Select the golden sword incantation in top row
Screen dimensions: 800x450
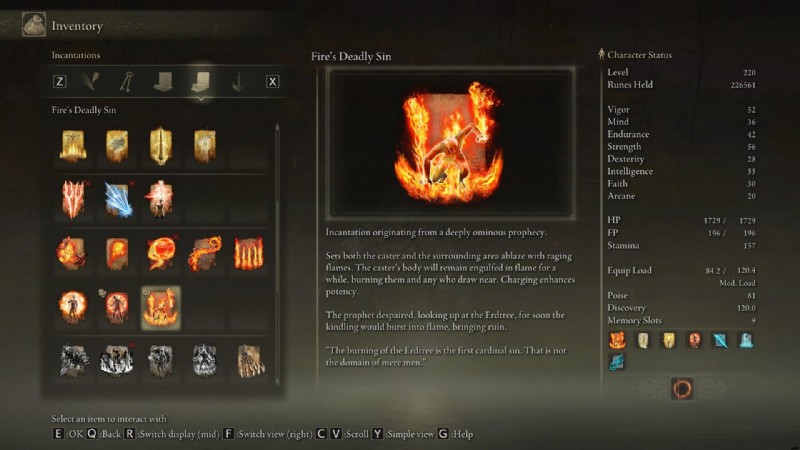click(x=160, y=146)
